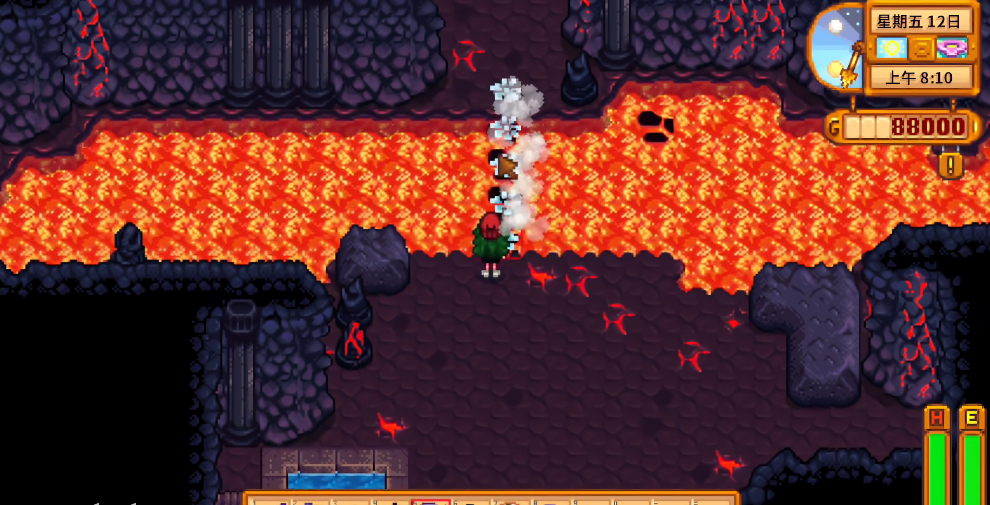Image resolution: width=990 pixels, height=505 pixels.
Task: Select the red-outlined hotbar slot
Action: pyautogui.click(x=431, y=501)
